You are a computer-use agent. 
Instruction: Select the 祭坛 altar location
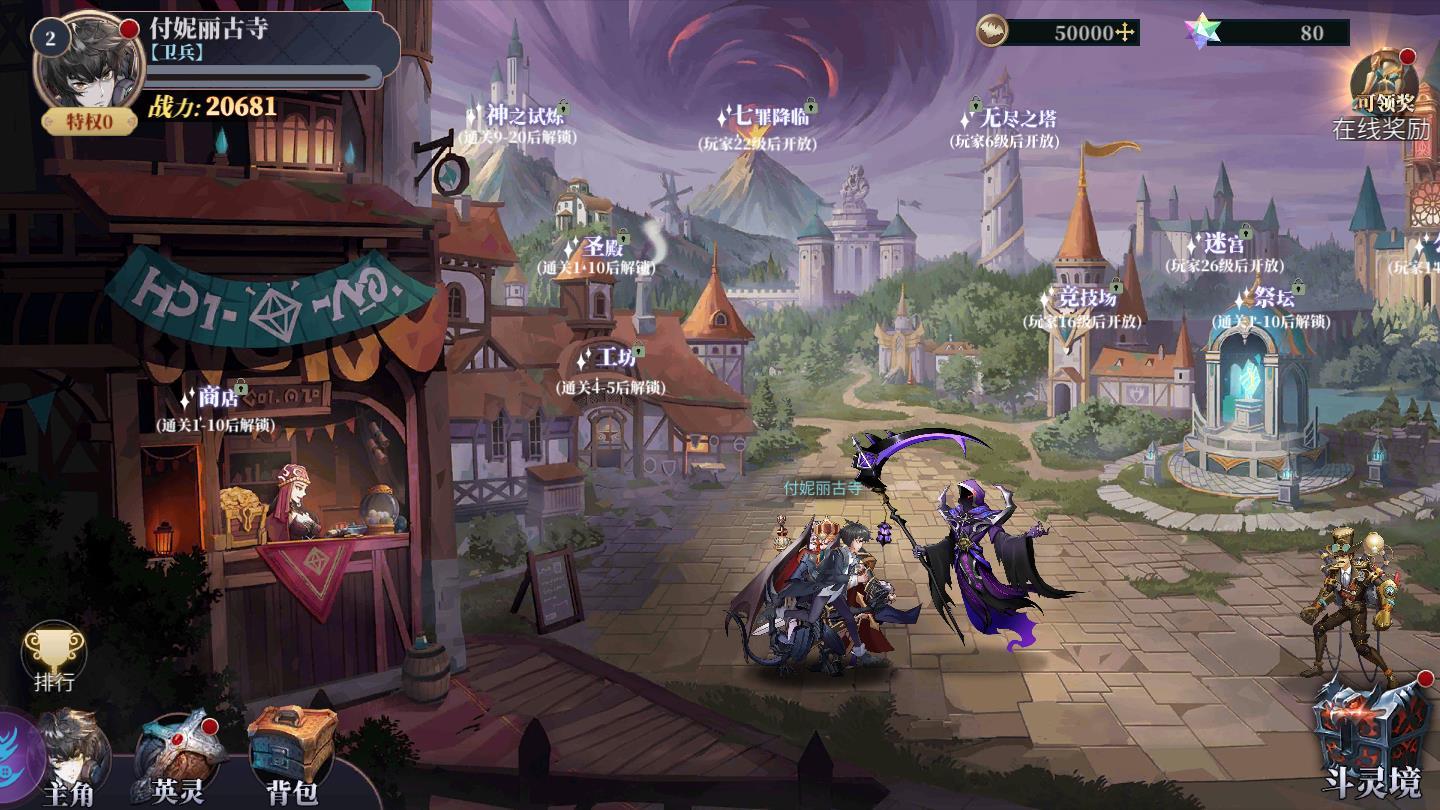(x=1271, y=299)
